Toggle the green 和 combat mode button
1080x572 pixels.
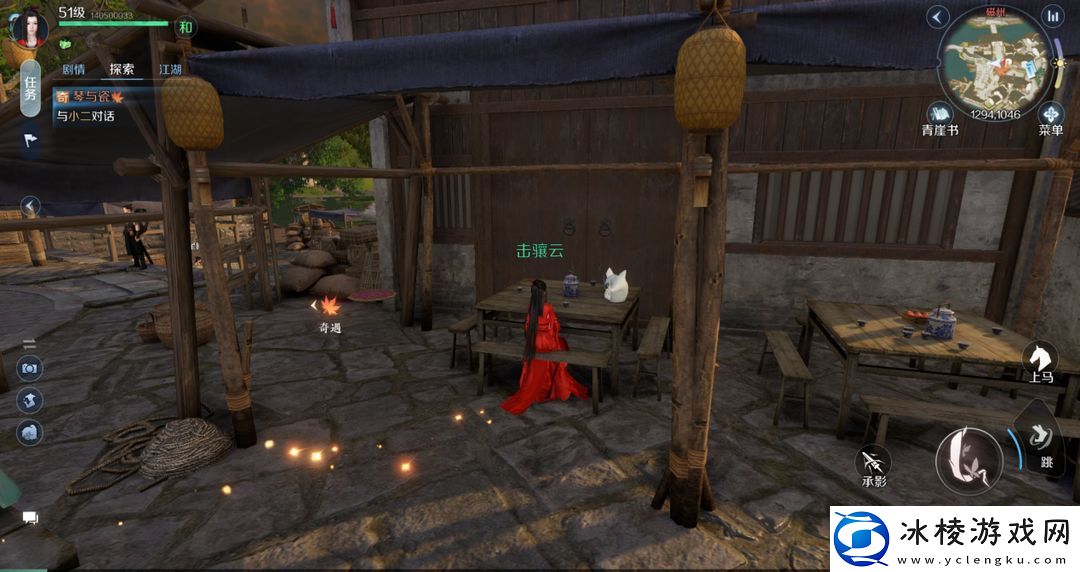click(x=185, y=27)
